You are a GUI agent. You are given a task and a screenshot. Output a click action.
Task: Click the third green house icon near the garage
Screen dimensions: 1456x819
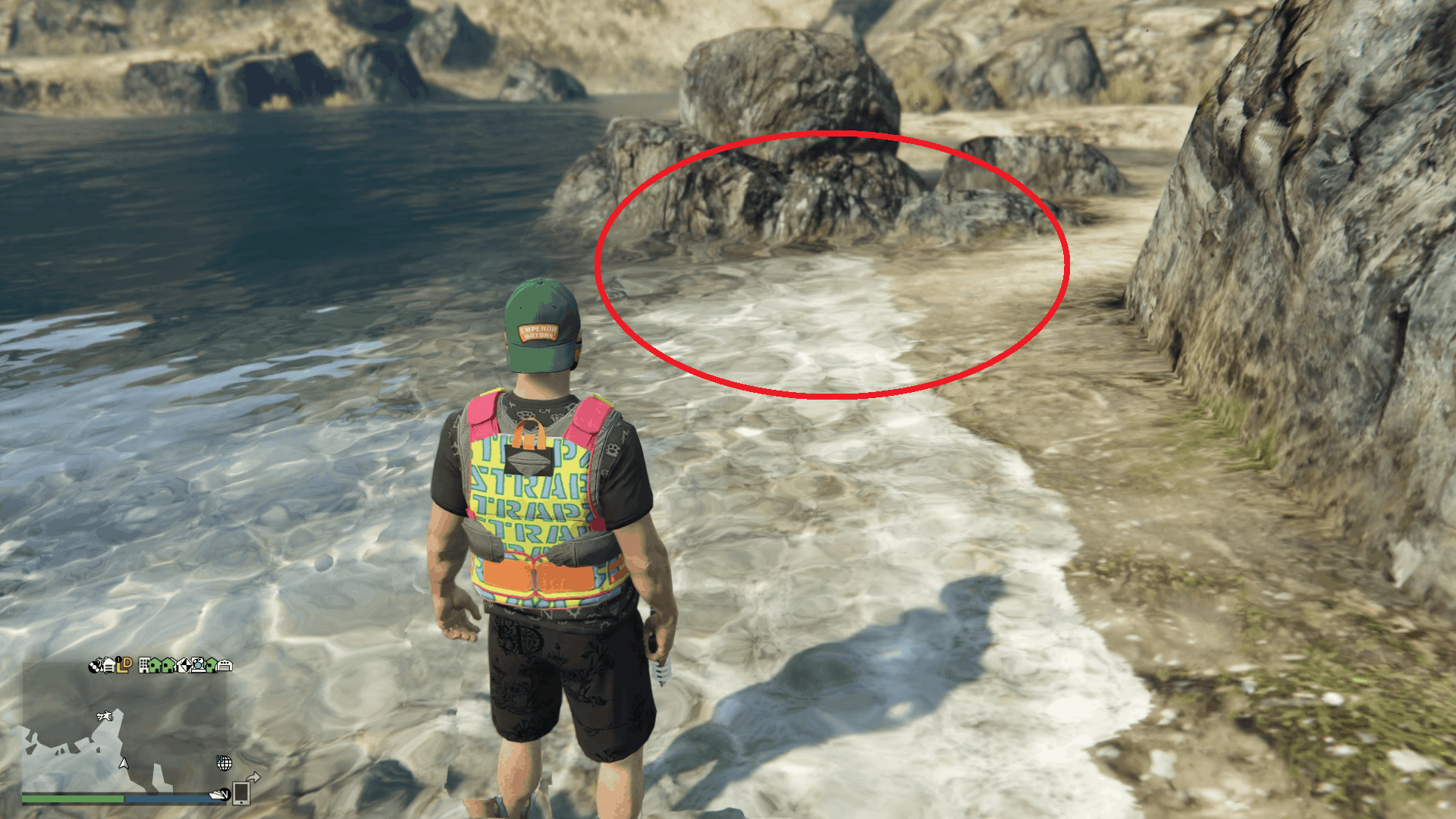[212, 665]
